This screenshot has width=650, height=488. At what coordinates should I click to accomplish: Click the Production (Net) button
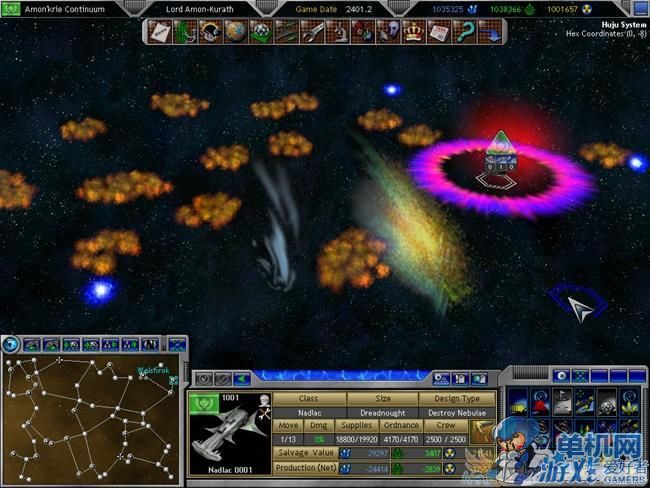(x=304, y=468)
